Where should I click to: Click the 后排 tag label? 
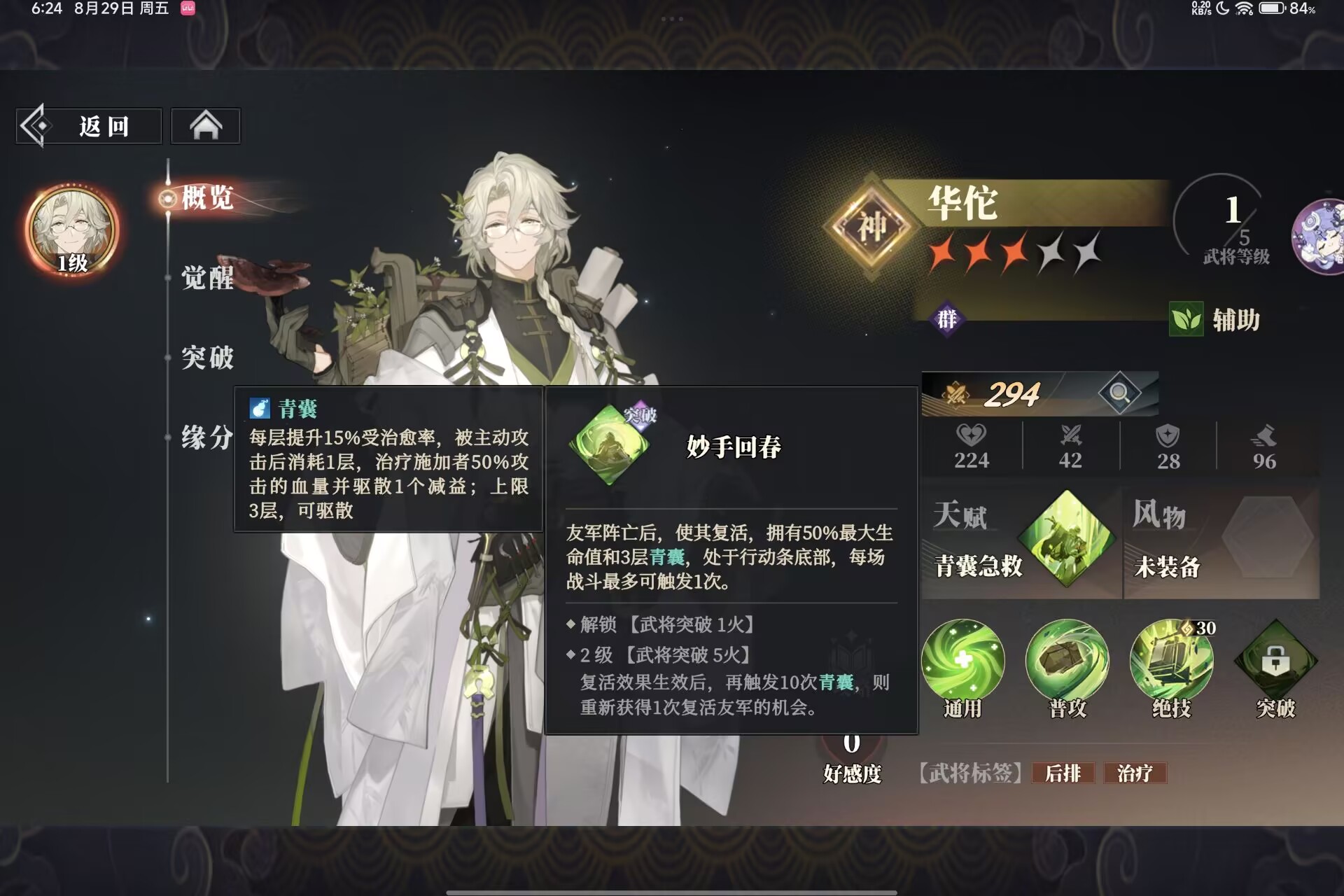coord(1063,774)
